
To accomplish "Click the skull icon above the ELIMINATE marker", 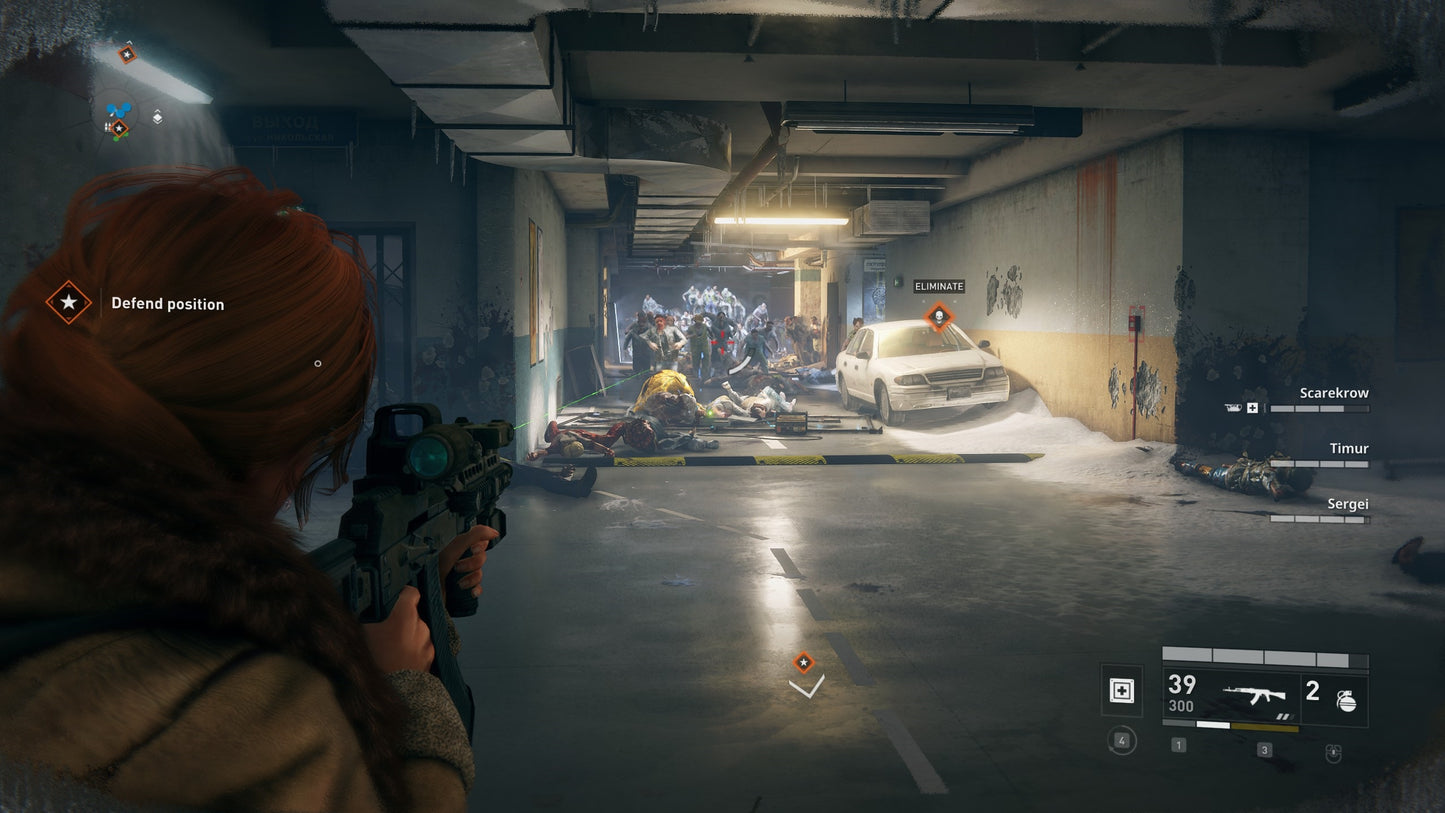I will [x=939, y=317].
